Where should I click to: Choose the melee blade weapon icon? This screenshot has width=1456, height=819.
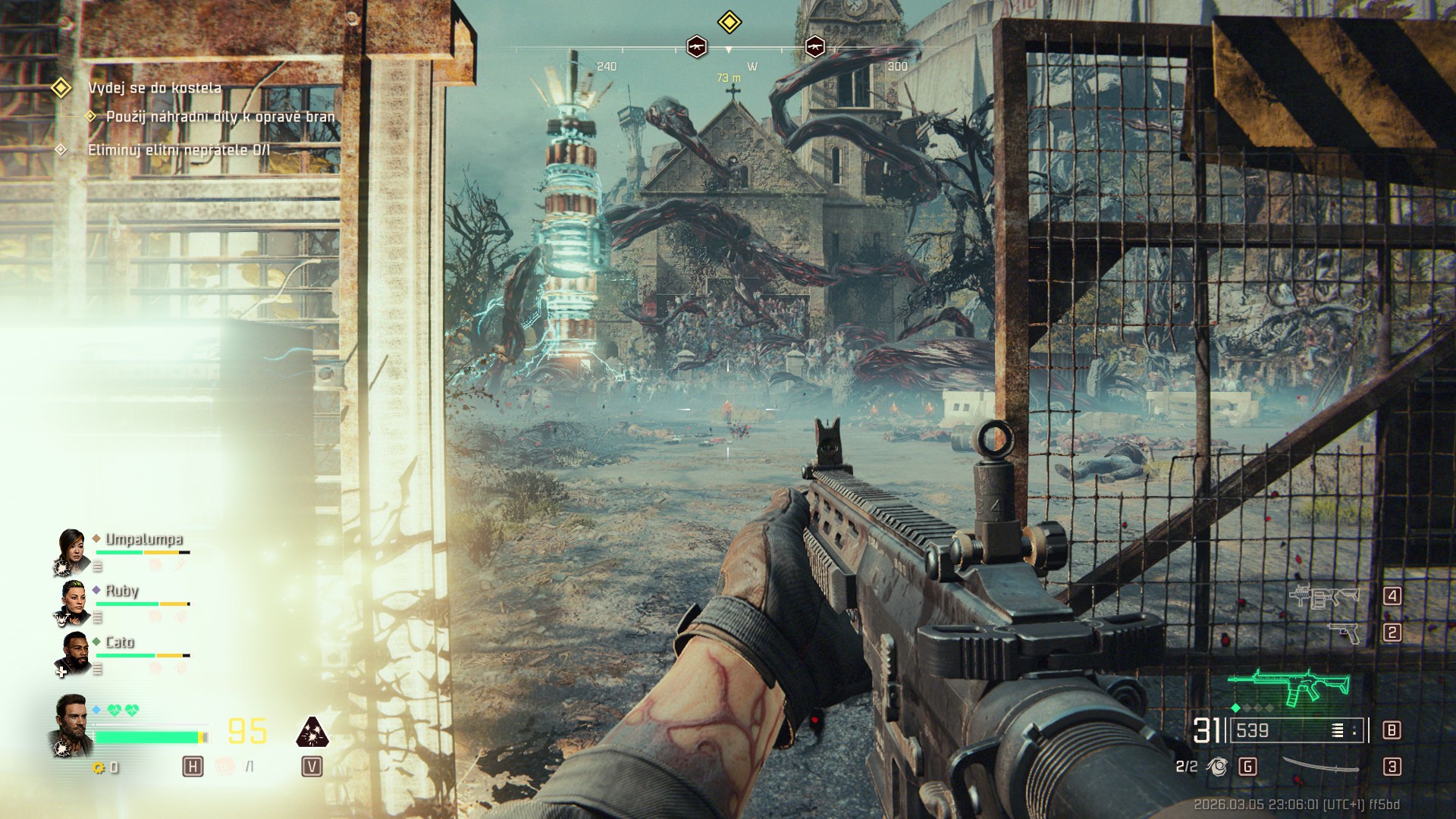(1320, 767)
